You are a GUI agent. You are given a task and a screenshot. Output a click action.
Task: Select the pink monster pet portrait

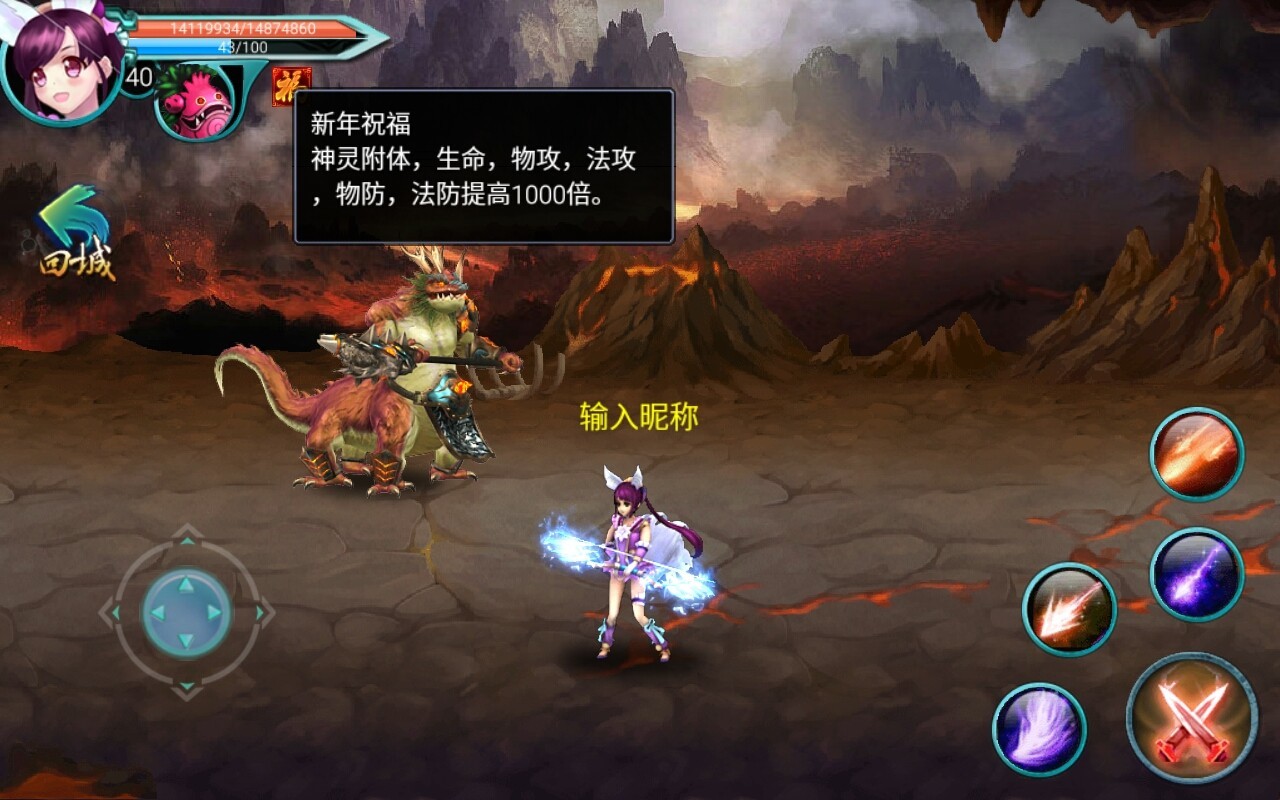click(x=195, y=101)
